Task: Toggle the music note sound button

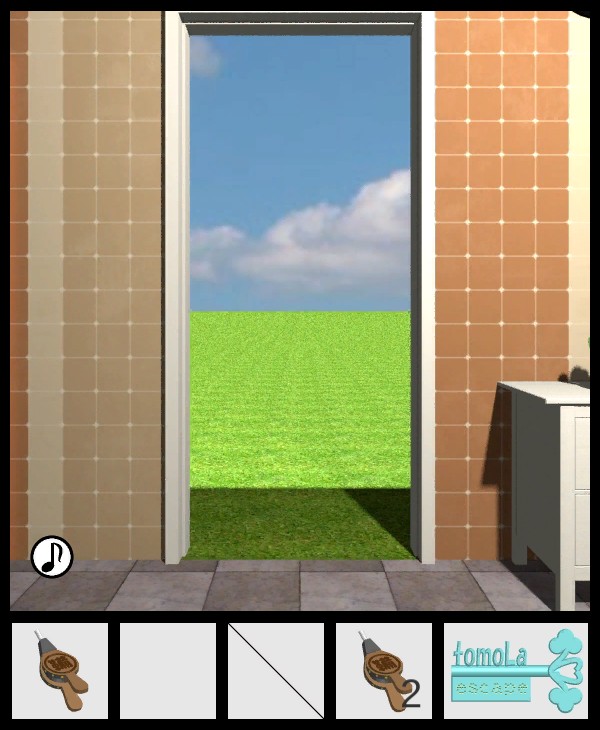Action: 52,557
